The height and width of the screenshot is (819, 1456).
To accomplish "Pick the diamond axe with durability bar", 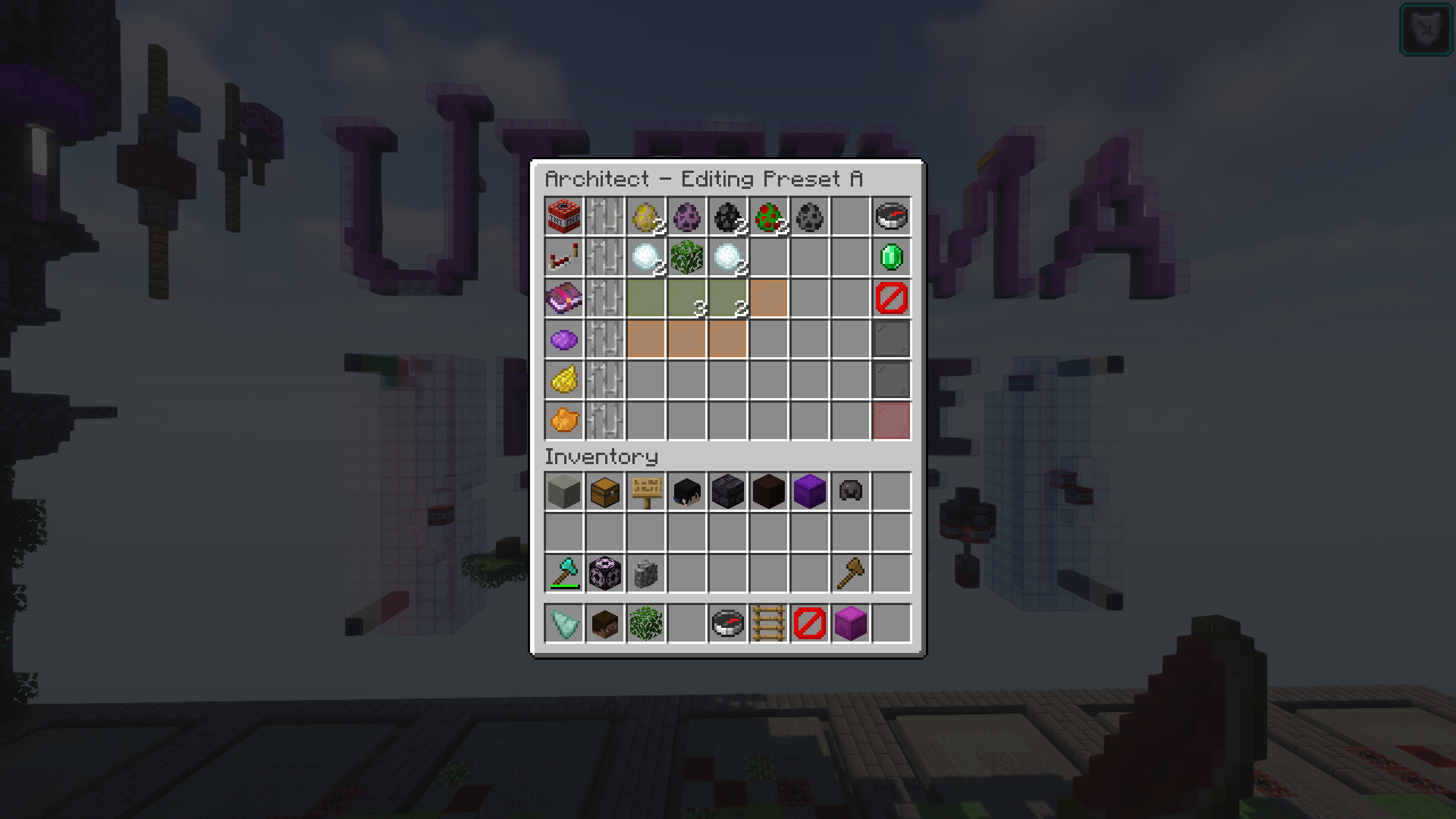I will (563, 573).
